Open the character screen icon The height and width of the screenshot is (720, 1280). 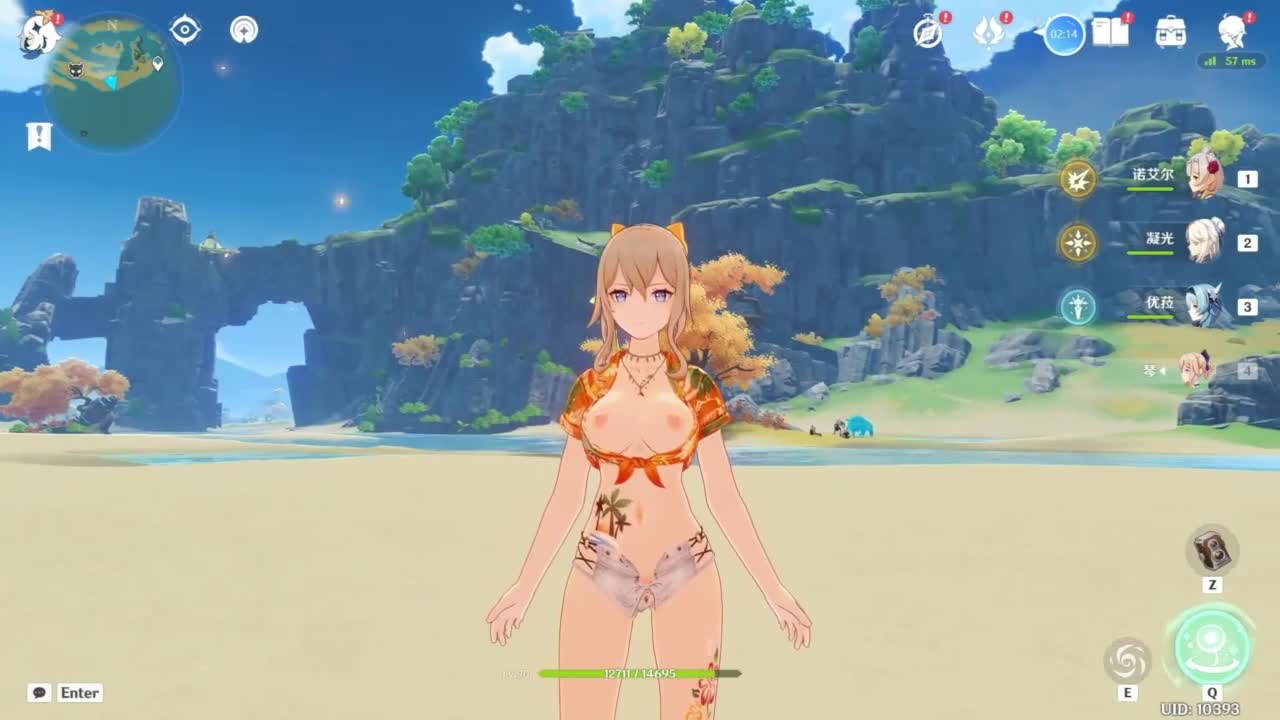tap(1233, 32)
